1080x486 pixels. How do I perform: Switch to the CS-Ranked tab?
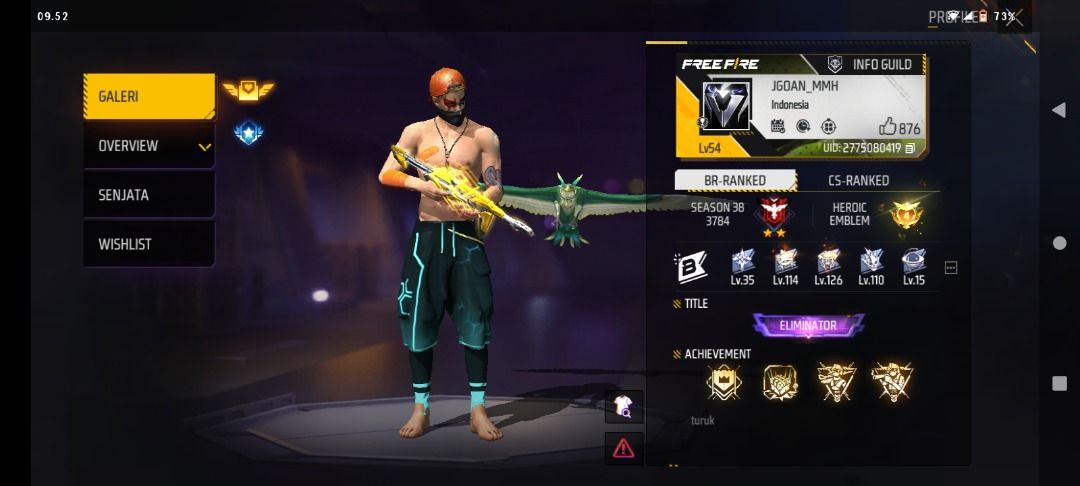point(858,181)
